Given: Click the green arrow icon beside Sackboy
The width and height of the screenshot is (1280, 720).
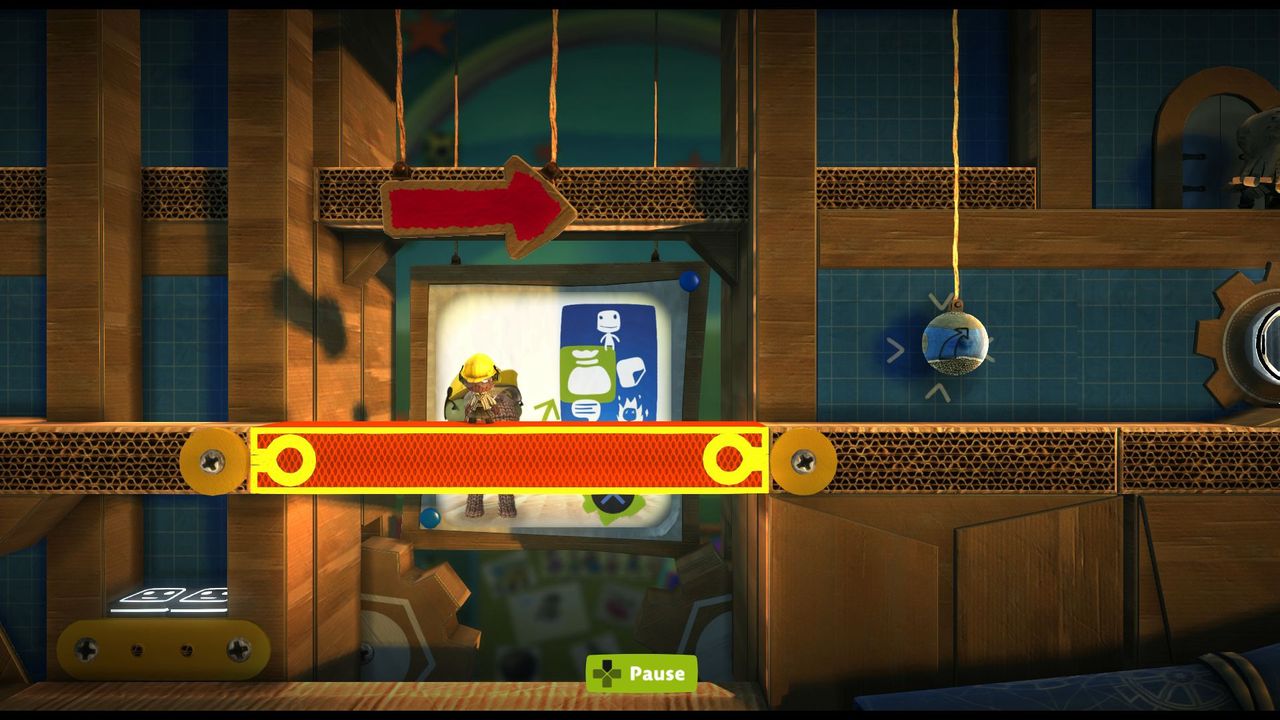Looking at the screenshot, I should tap(548, 405).
